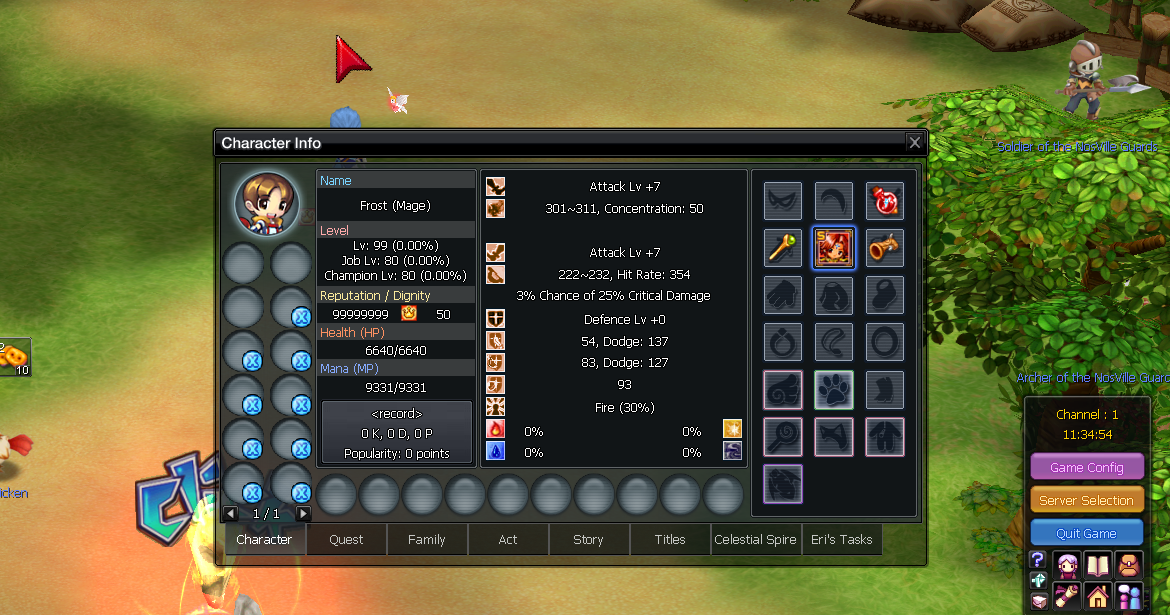This screenshot has width=1170, height=615.
Task: Select the red potion equipment slot
Action: point(884,201)
